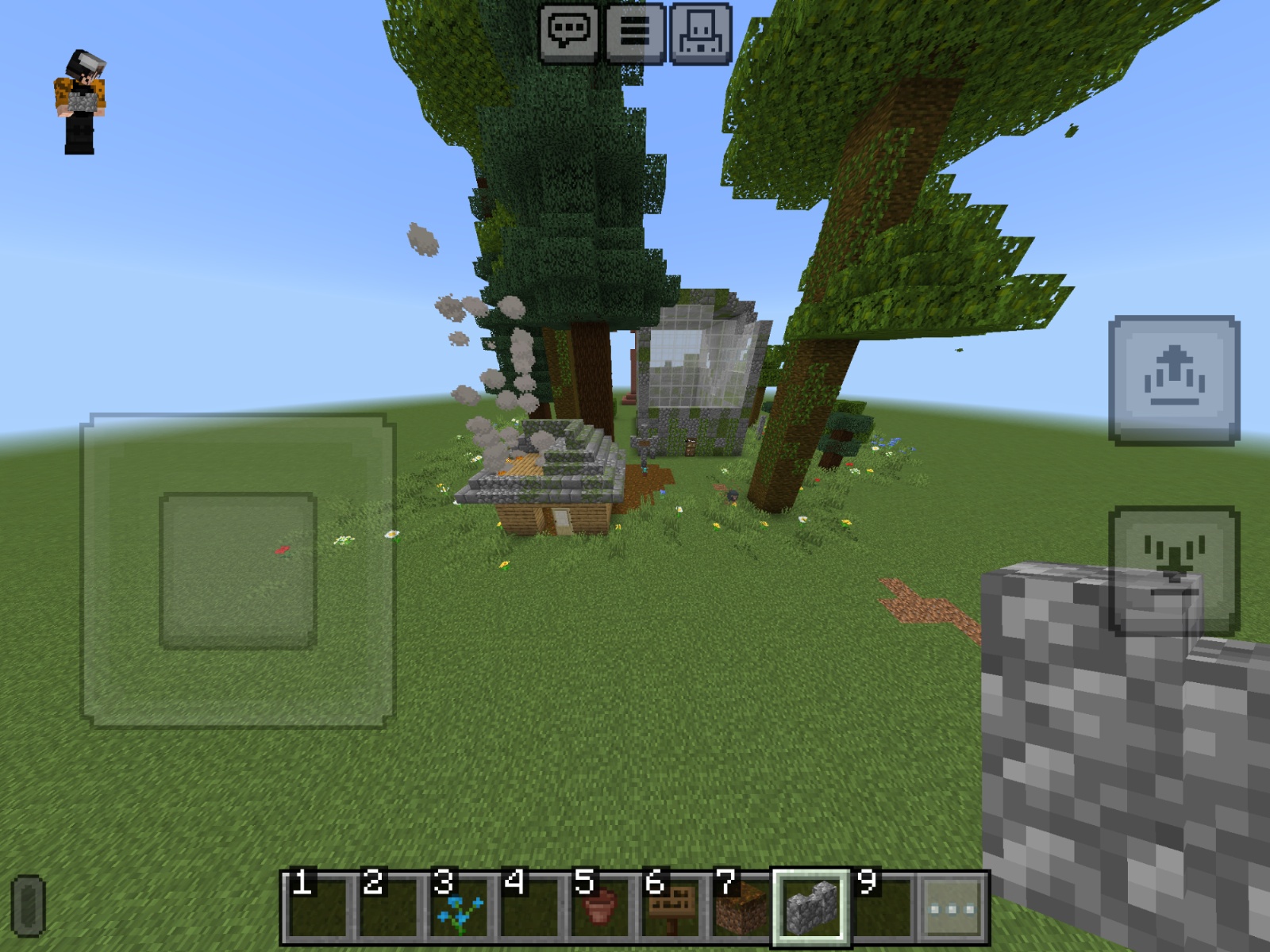The image size is (1270, 952).
Task: Open the chat window
Action: [569, 33]
